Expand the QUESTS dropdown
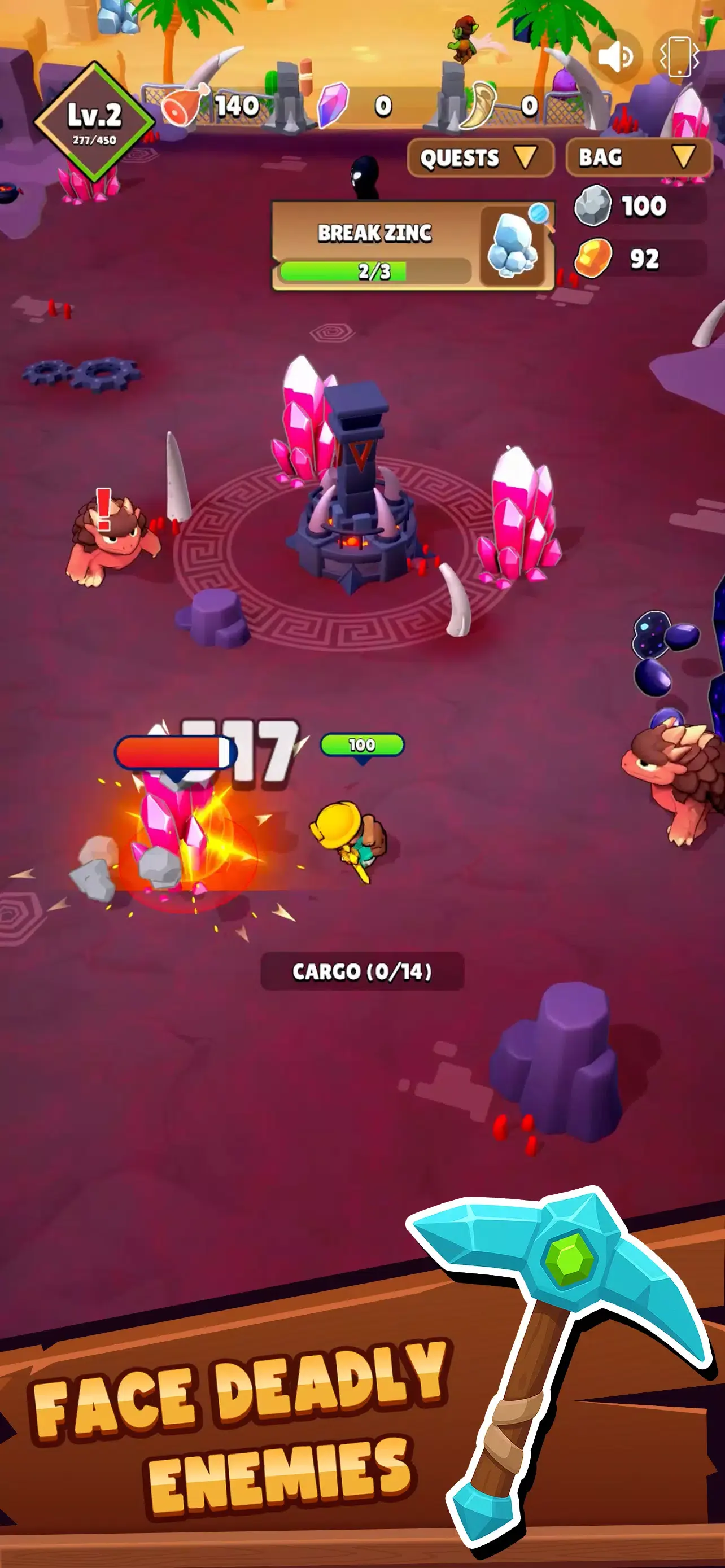The image size is (725, 1568). point(480,158)
